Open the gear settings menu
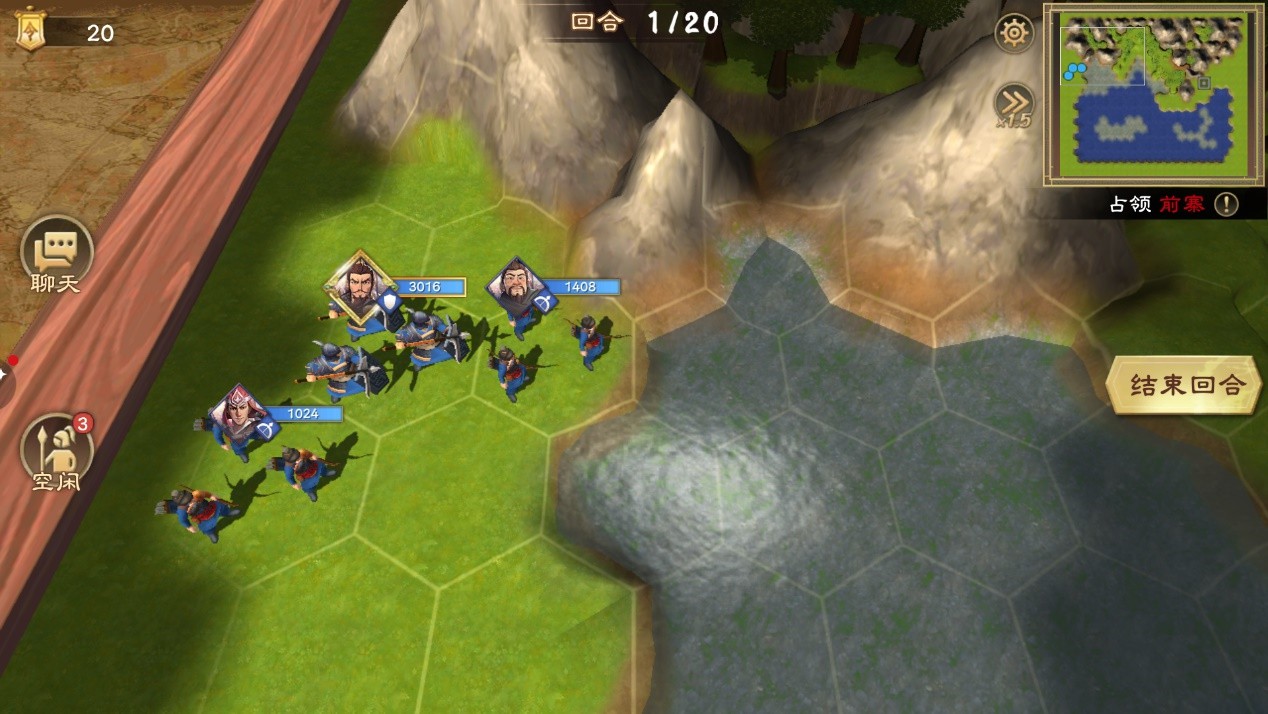 click(x=1014, y=34)
